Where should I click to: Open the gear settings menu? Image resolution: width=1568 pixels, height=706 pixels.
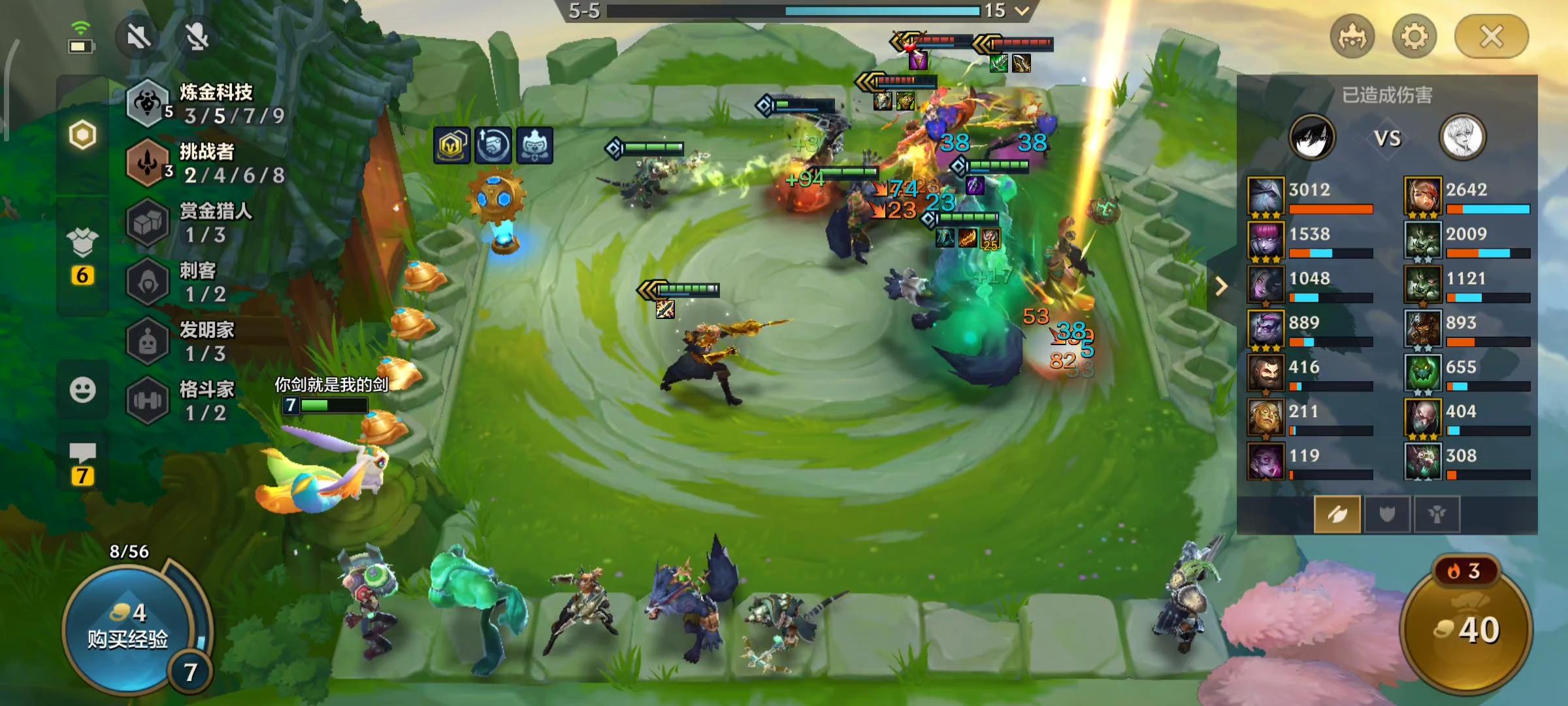[1414, 37]
